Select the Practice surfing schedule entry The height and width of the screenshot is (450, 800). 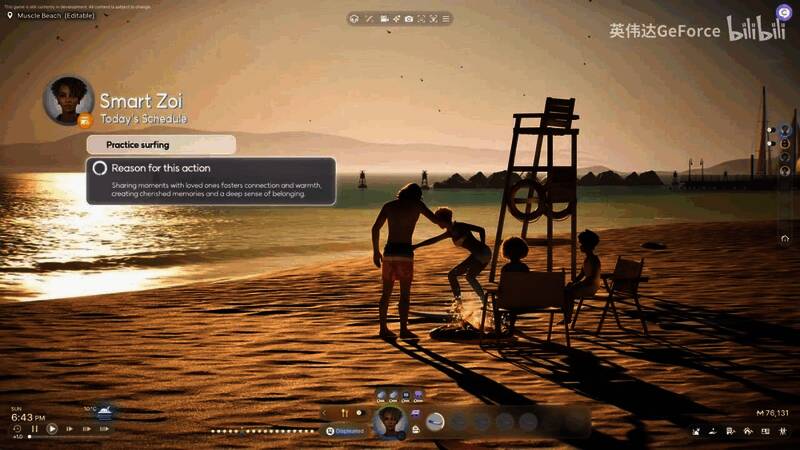(161, 145)
